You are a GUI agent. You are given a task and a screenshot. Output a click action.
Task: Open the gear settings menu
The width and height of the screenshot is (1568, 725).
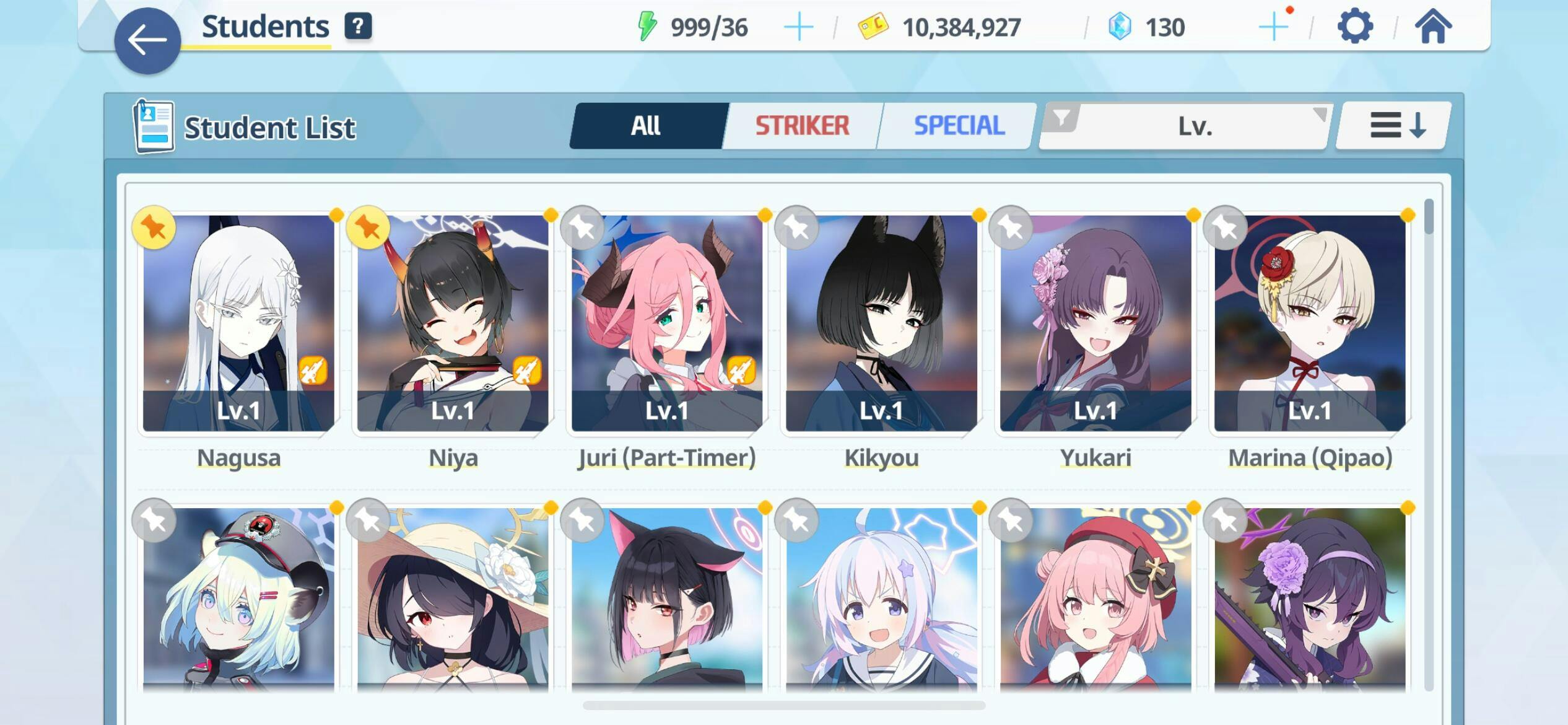tap(1355, 27)
